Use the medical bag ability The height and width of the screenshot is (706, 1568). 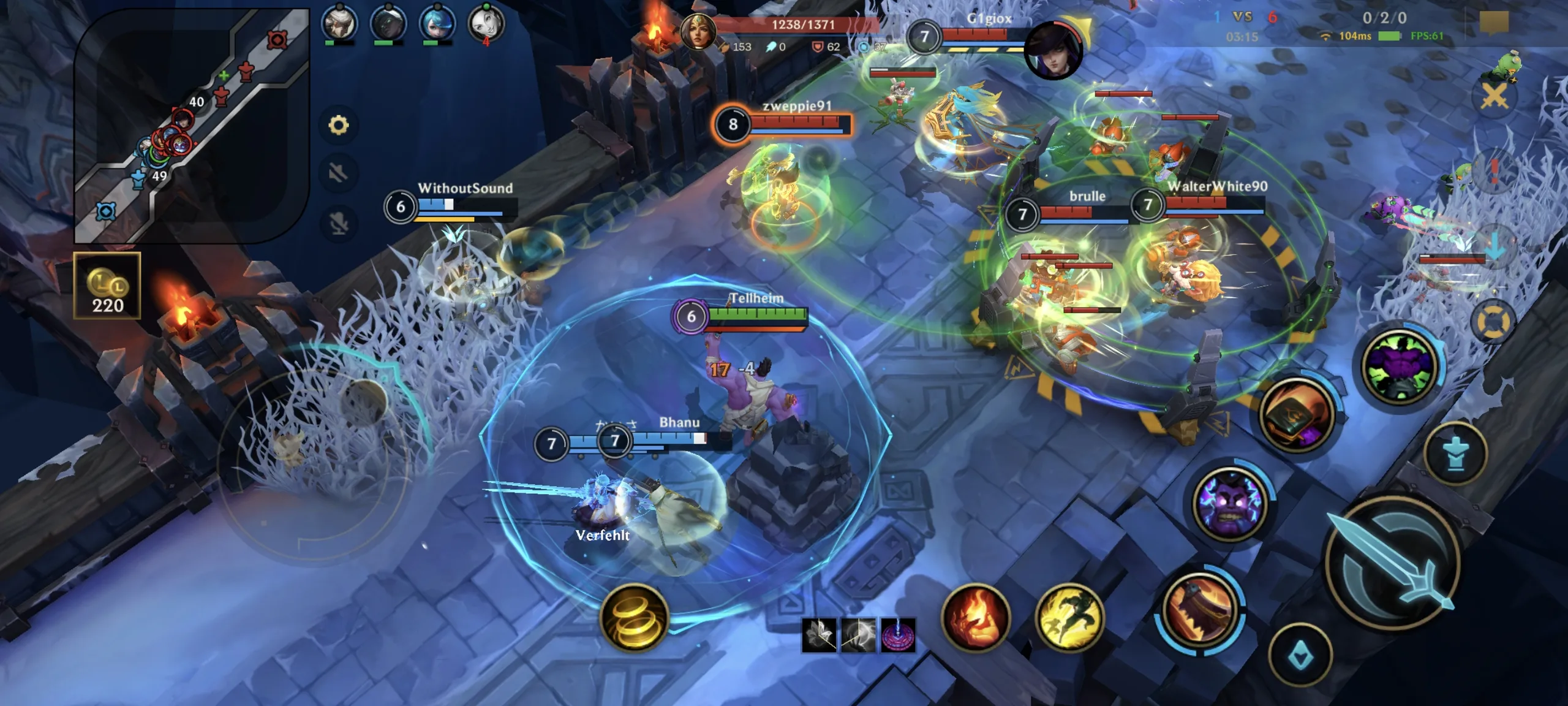coord(1297,415)
